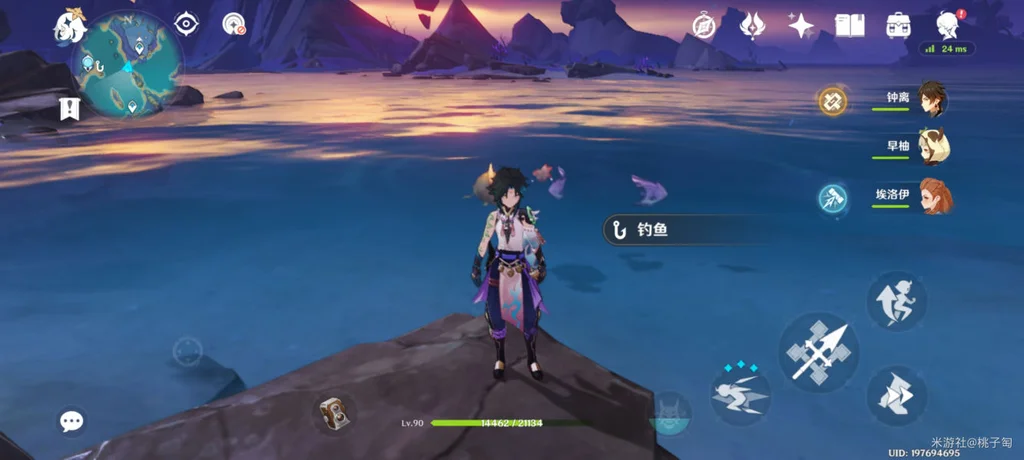The width and height of the screenshot is (1024, 460).
Task: Switch to party member 早柚
Action: click(x=932, y=147)
